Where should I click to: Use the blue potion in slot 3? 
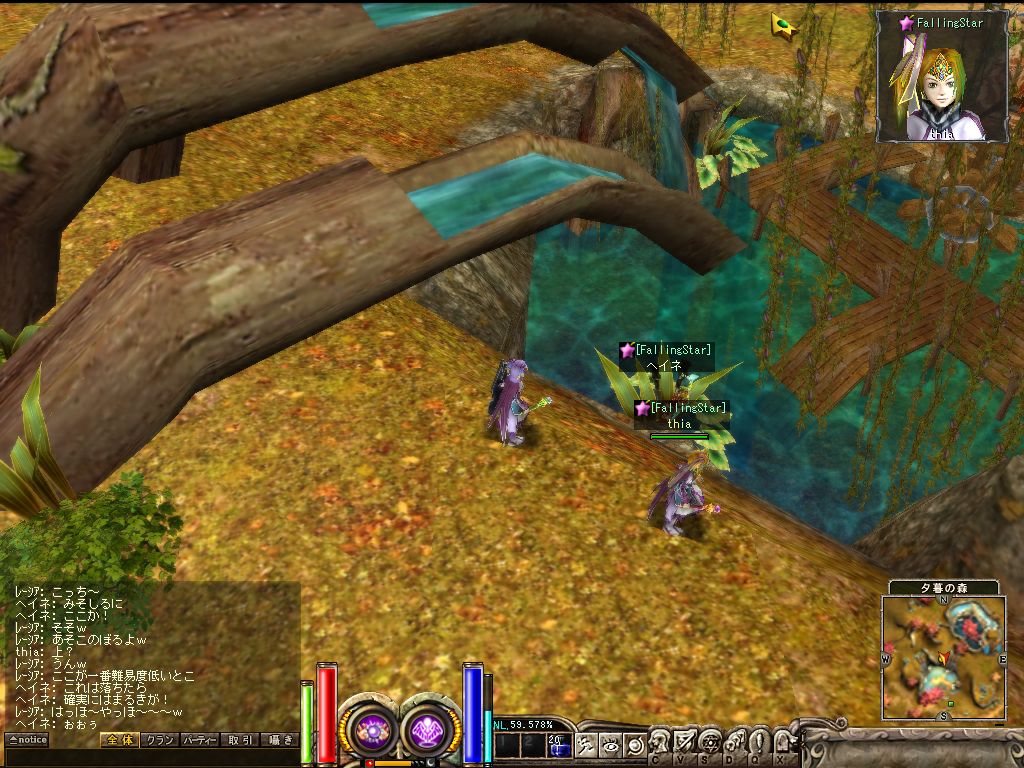558,745
